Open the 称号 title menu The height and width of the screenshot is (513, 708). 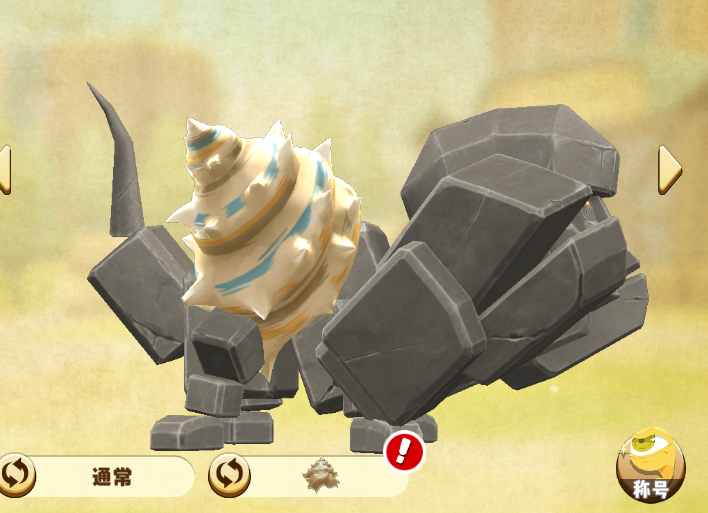click(651, 465)
